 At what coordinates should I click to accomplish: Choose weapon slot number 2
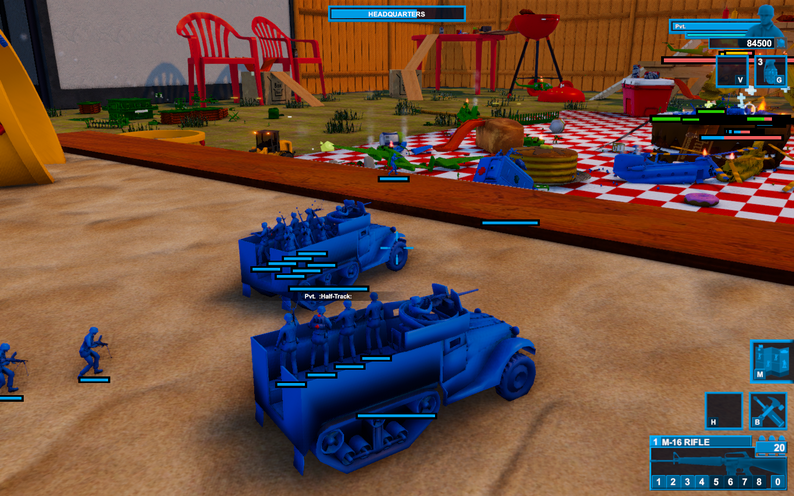(x=672, y=483)
